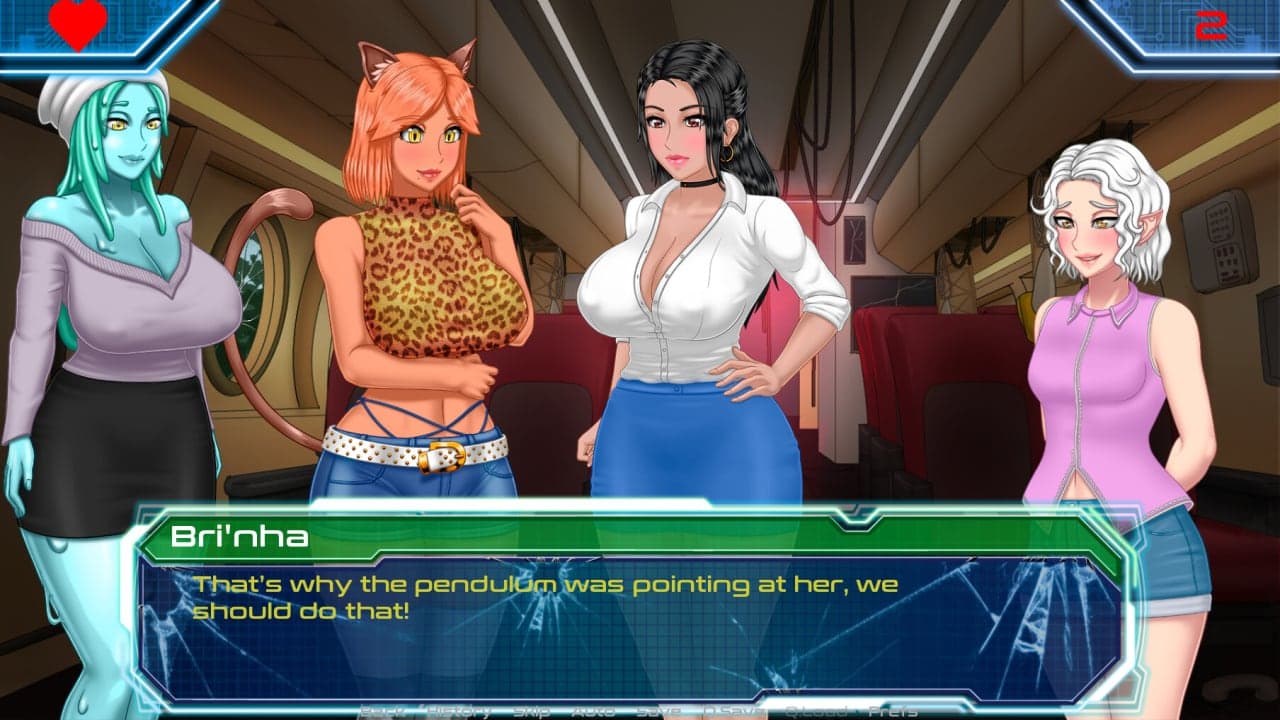Go back with the Back button
The width and height of the screenshot is (1280, 720).
pyautogui.click(x=379, y=711)
